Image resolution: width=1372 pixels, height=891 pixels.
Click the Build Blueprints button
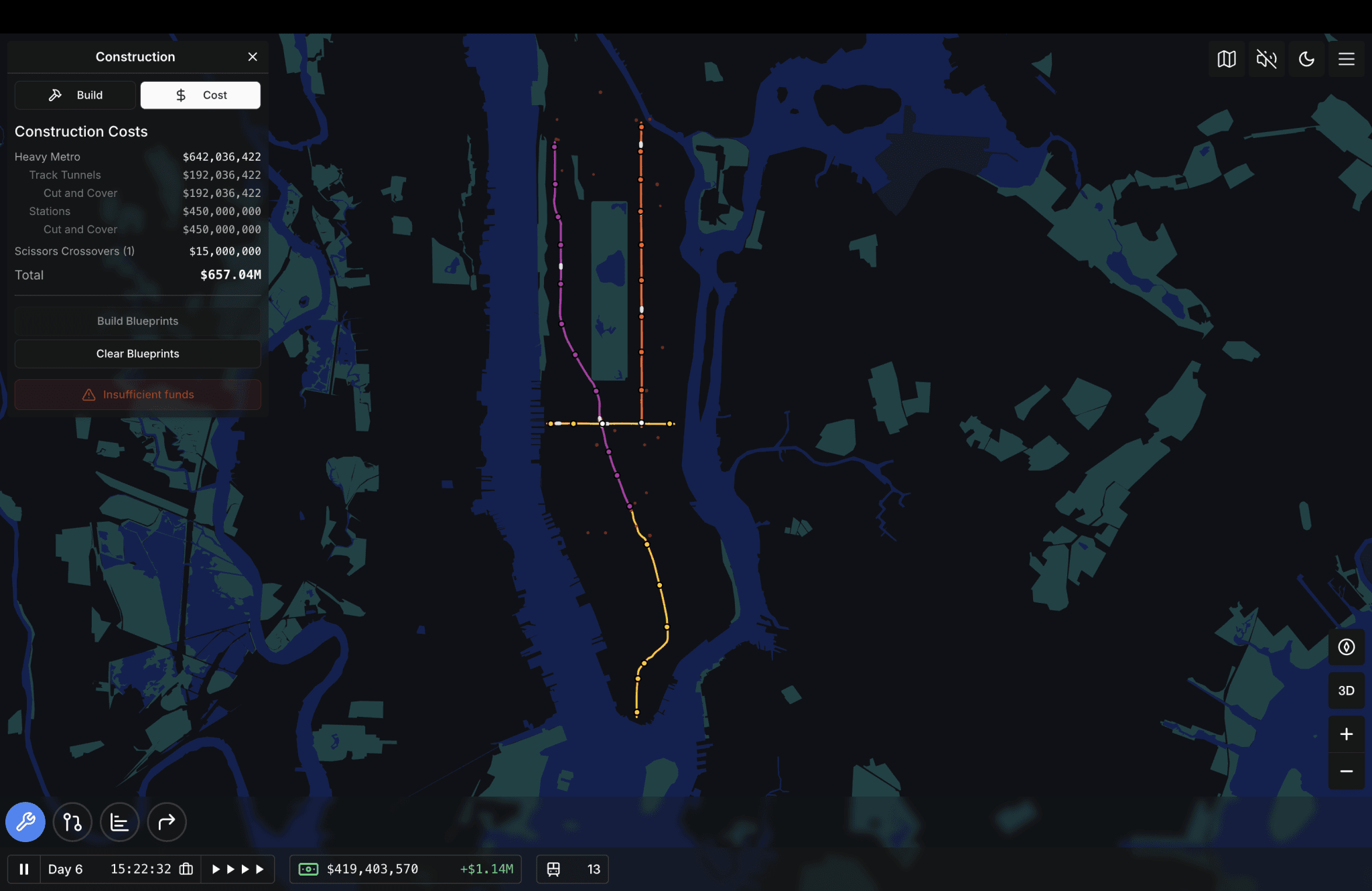coord(137,321)
